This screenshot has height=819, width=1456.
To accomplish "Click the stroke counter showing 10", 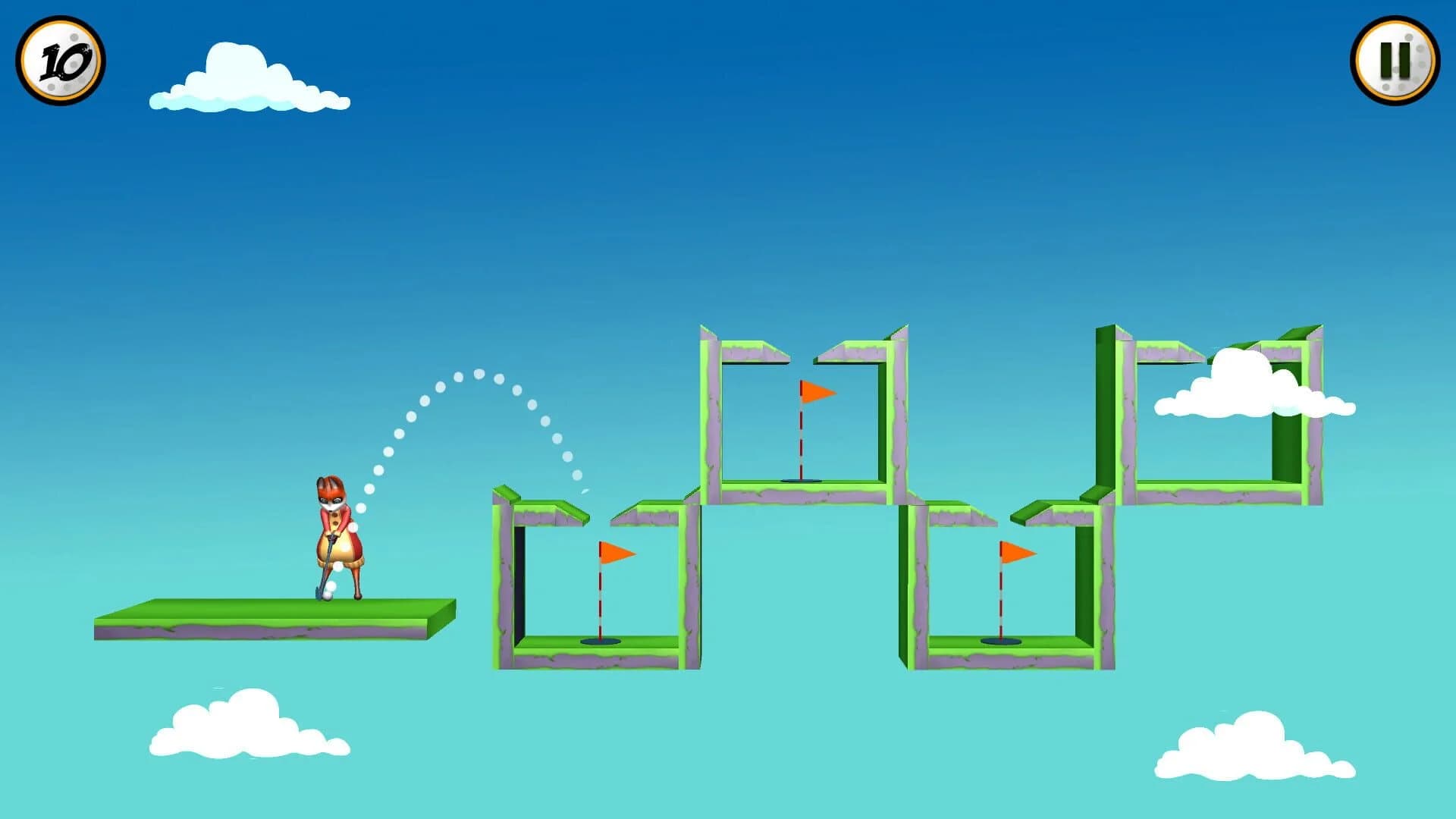I will (x=62, y=61).
